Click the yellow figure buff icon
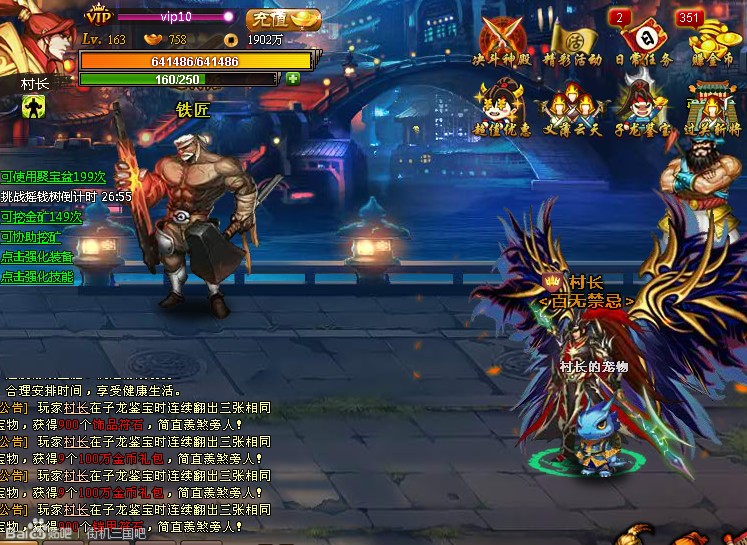Image resolution: width=747 pixels, height=545 pixels. [x=34, y=105]
